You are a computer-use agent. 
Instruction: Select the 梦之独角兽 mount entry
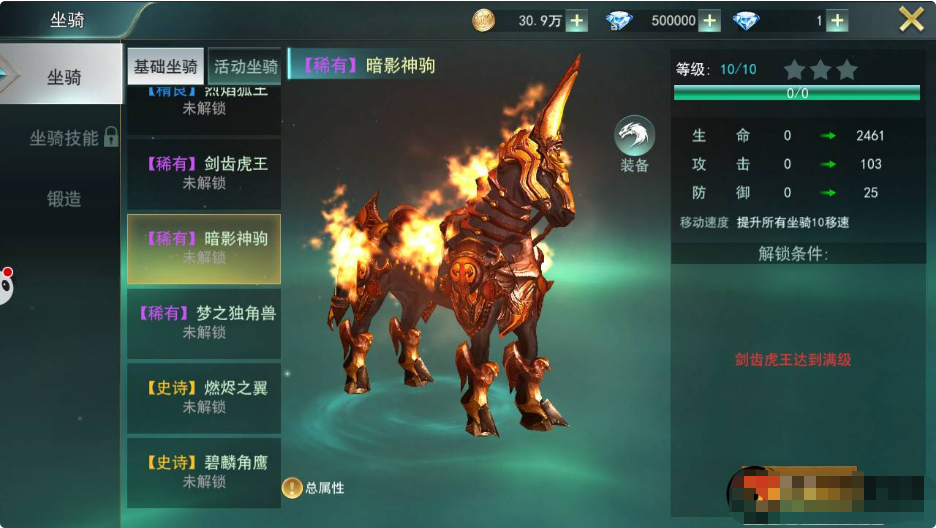tap(204, 322)
